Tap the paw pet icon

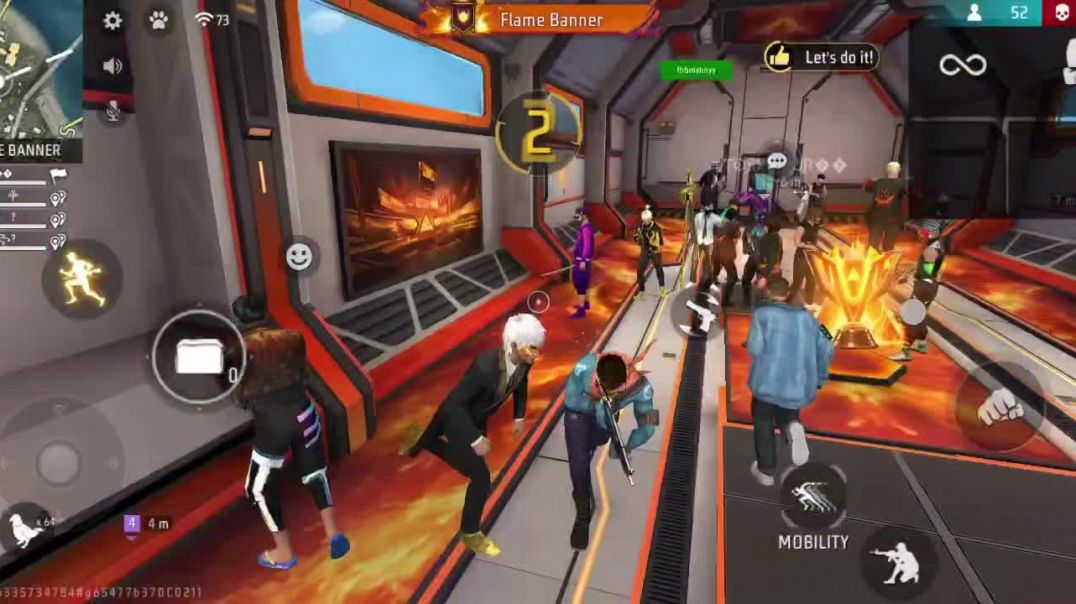(x=158, y=20)
